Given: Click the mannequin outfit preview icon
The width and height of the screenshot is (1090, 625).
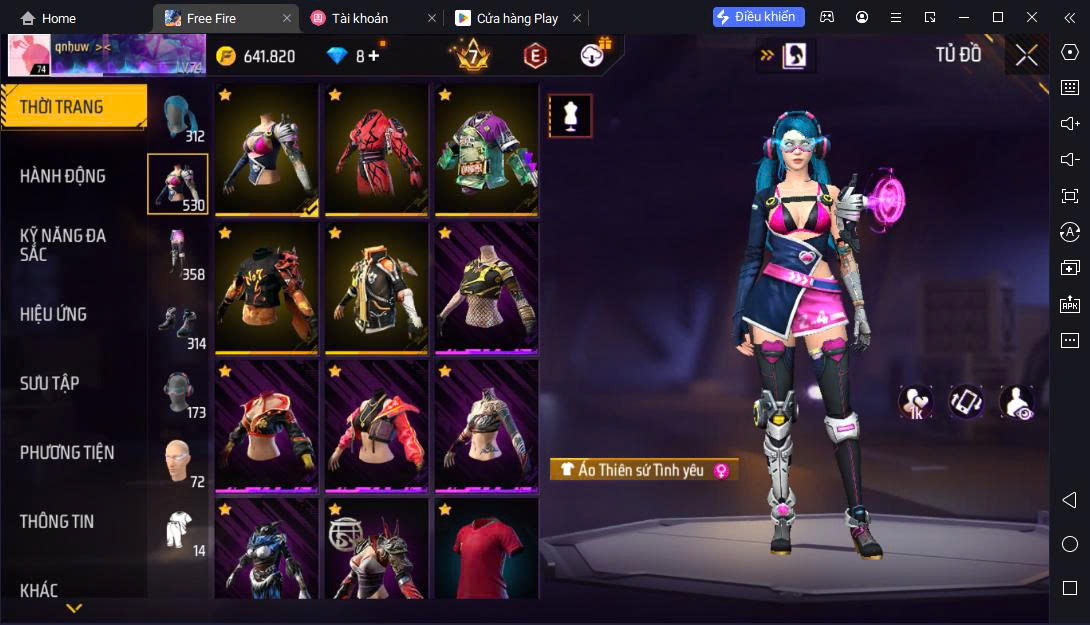Looking at the screenshot, I should coord(570,116).
